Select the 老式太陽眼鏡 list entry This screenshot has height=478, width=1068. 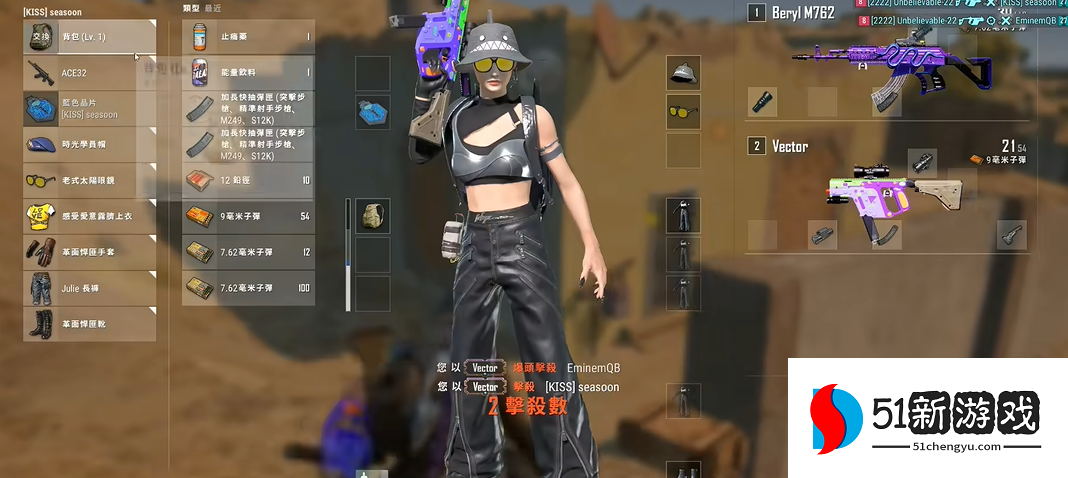(90, 181)
